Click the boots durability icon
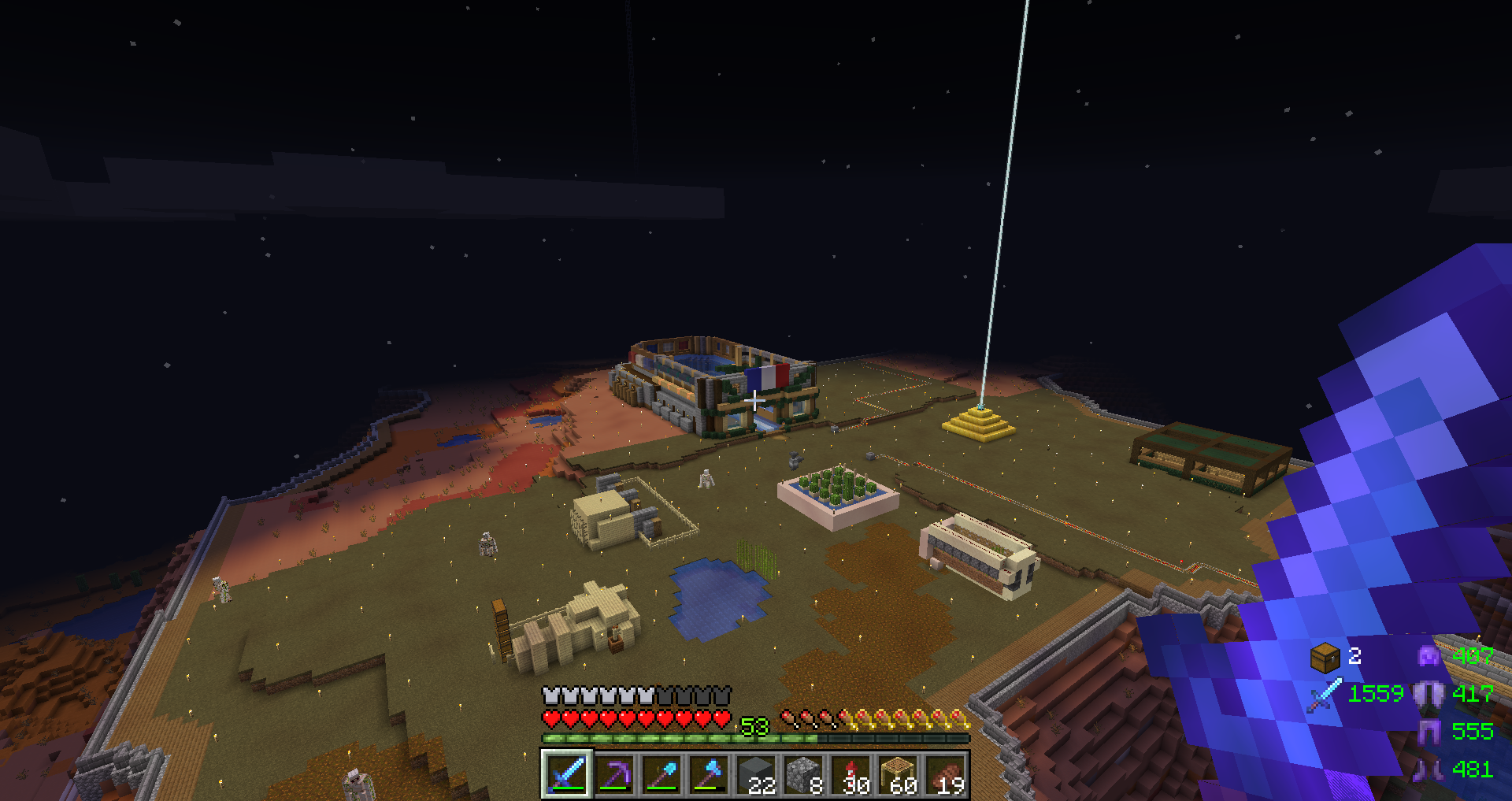 pyautogui.click(x=1429, y=769)
